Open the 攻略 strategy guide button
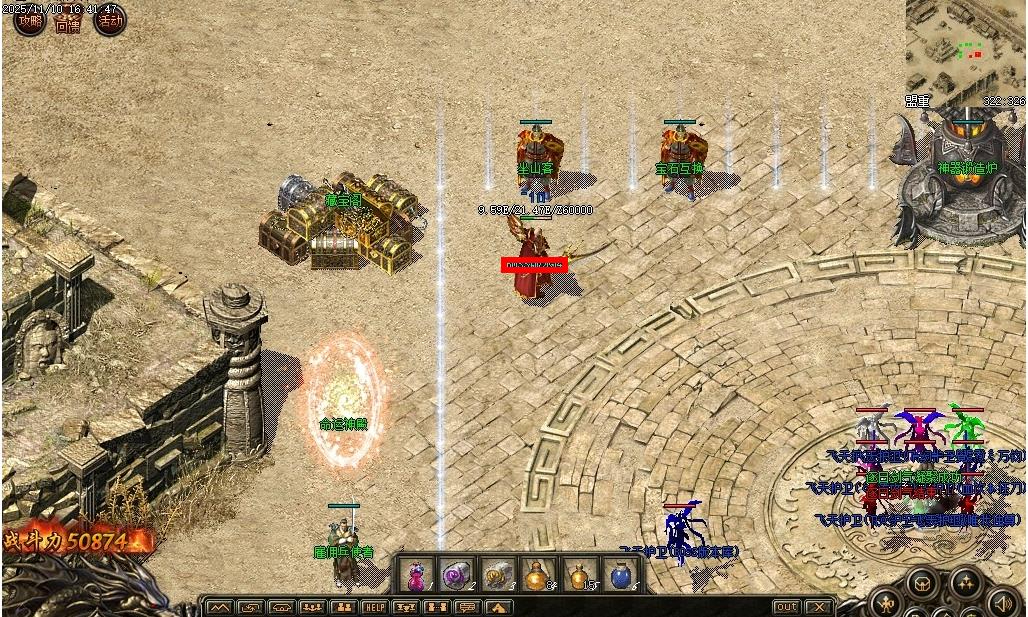 point(29,20)
